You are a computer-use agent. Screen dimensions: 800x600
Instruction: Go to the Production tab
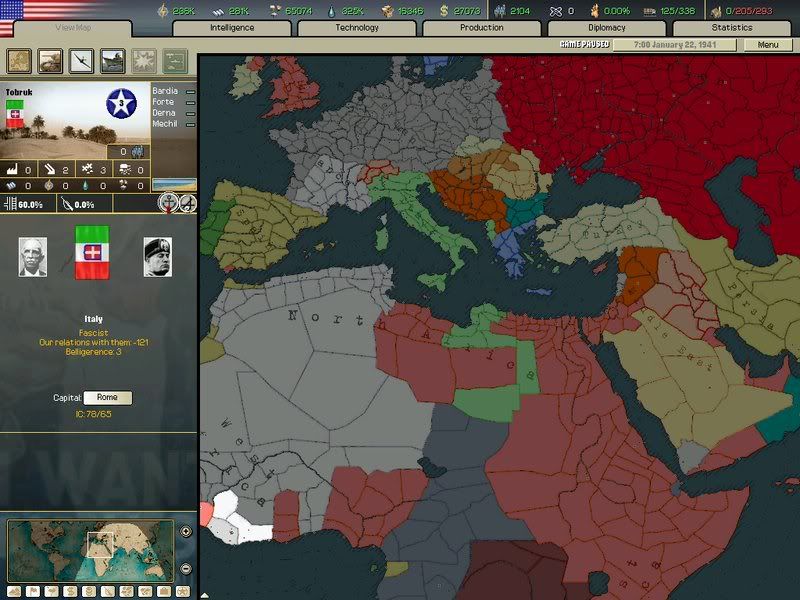pos(481,28)
